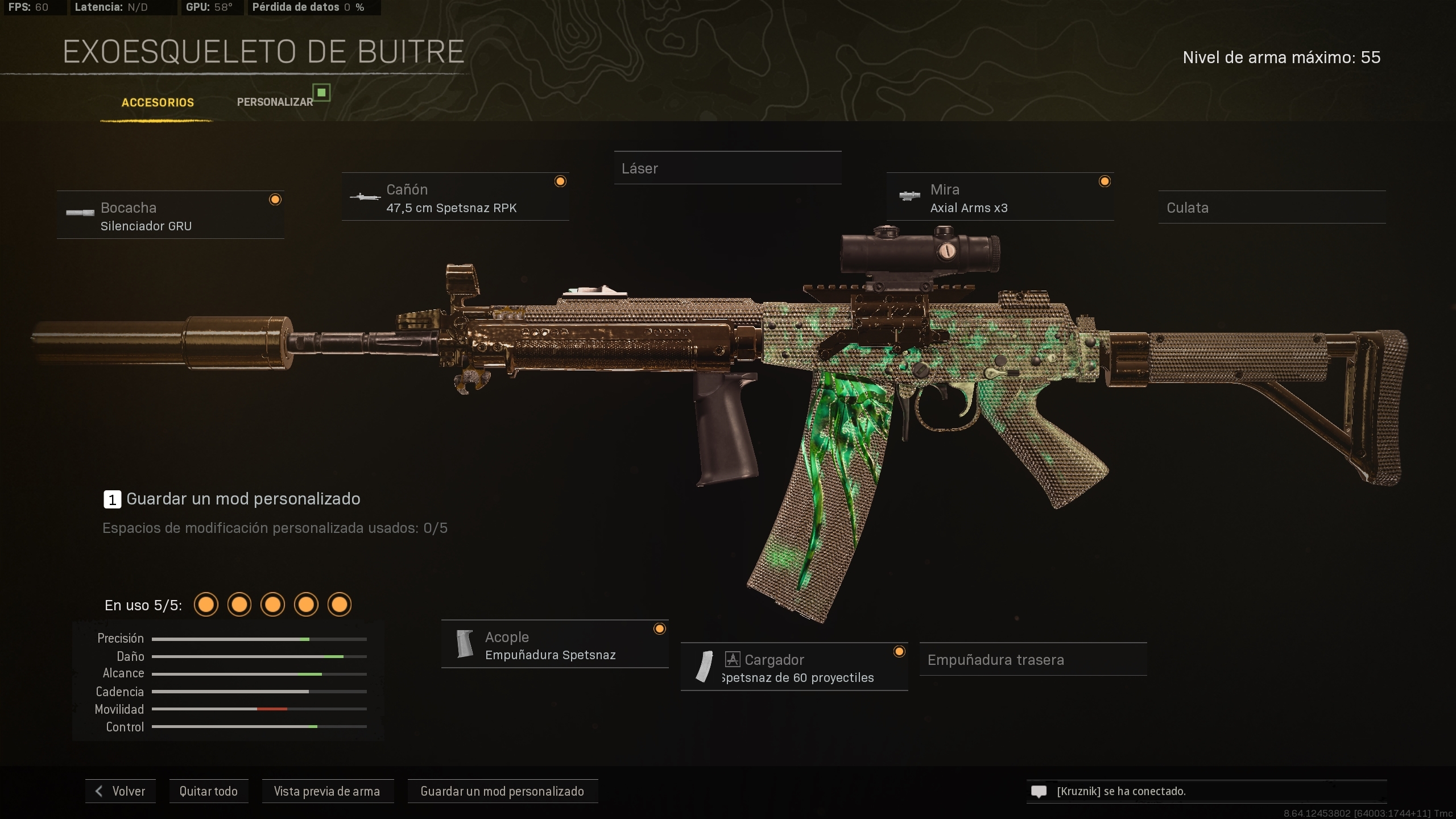Select the fifth En uso attachment circle

pyautogui.click(x=340, y=605)
